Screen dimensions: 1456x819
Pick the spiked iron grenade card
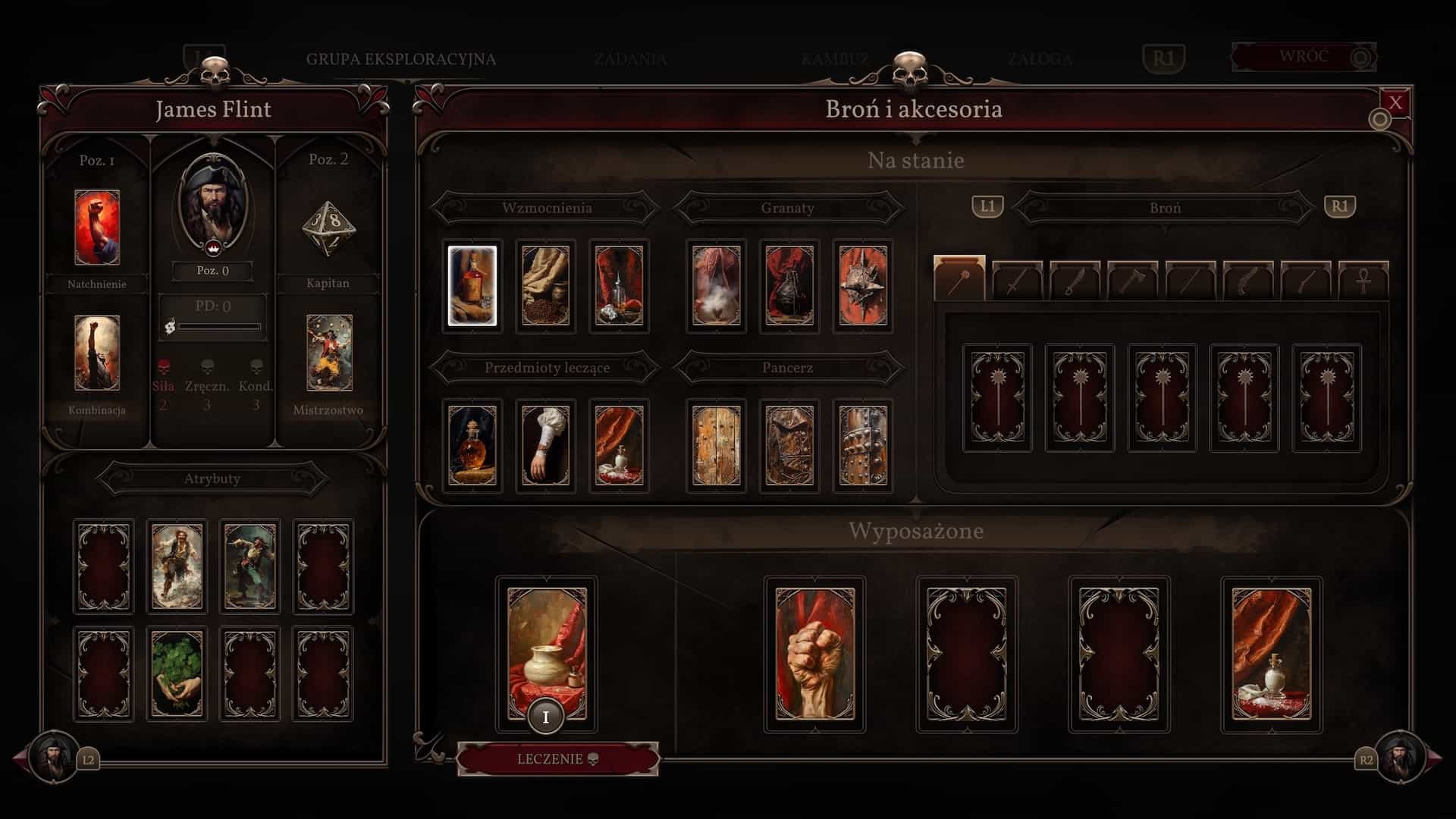(863, 286)
